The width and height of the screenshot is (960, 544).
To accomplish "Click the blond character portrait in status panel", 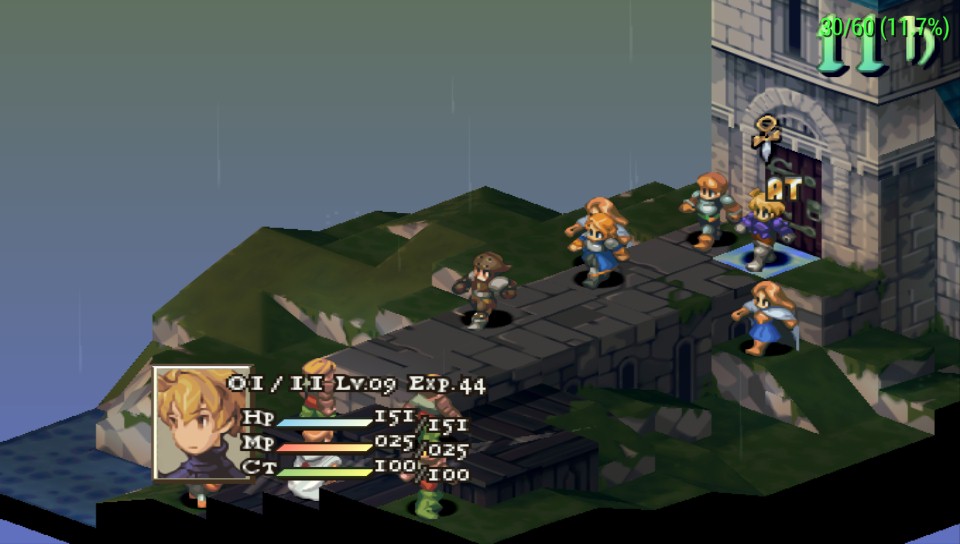I will (201, 422).
